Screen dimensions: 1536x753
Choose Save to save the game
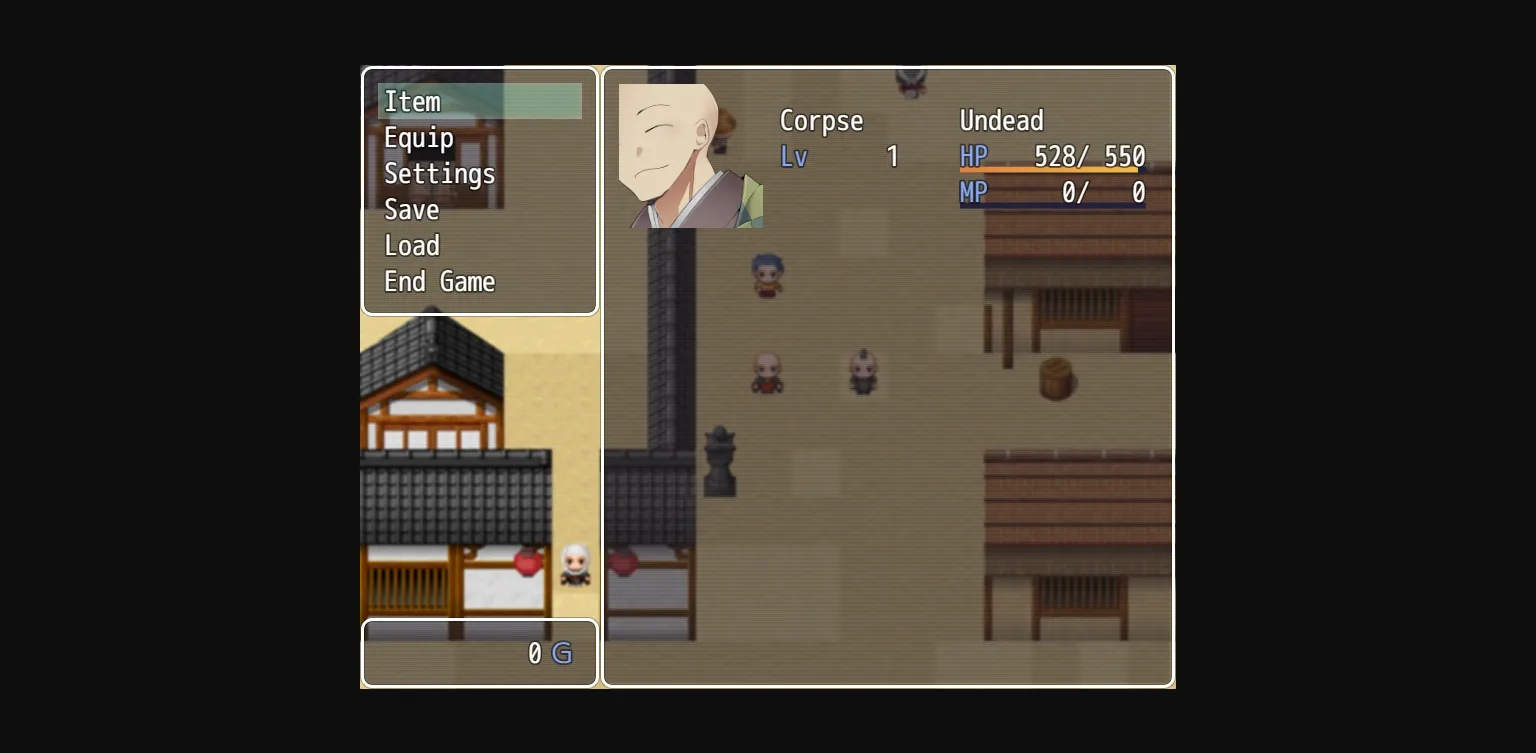pyautogui.click(x=411, y=209)
